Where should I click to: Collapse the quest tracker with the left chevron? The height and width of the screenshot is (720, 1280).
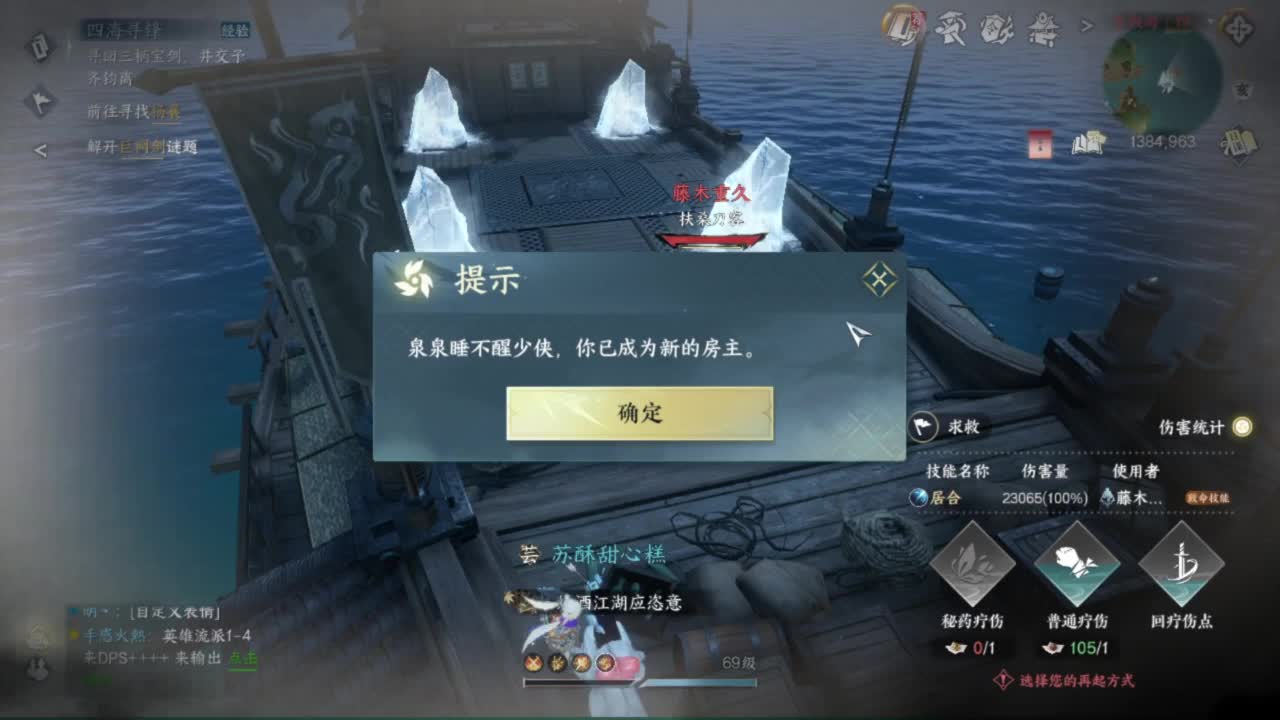40,148
